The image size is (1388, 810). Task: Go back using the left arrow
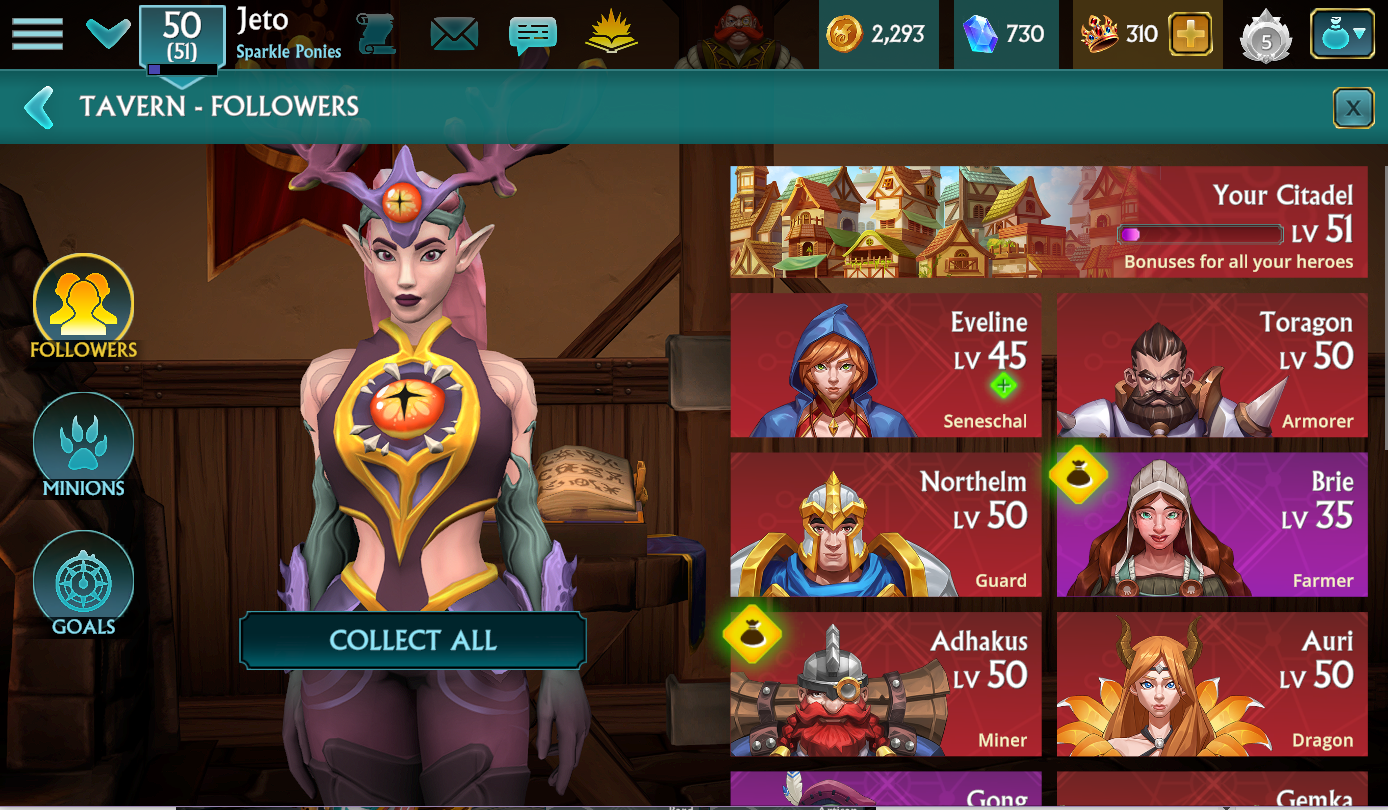(40, 107)
